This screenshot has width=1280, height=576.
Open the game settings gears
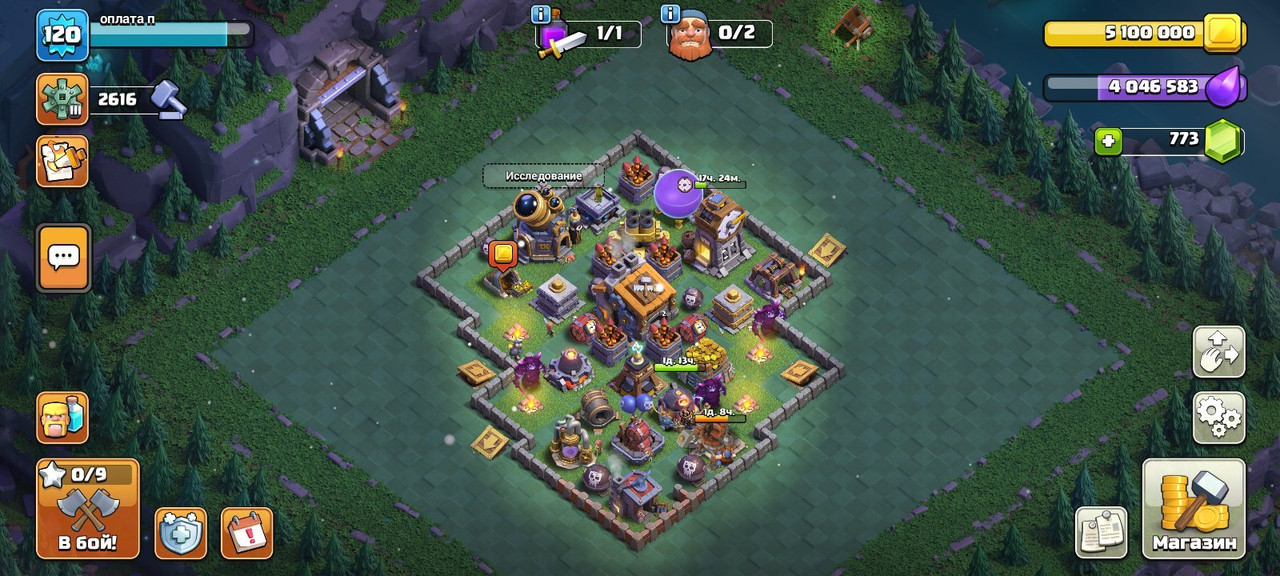(x=1218, y=418)
